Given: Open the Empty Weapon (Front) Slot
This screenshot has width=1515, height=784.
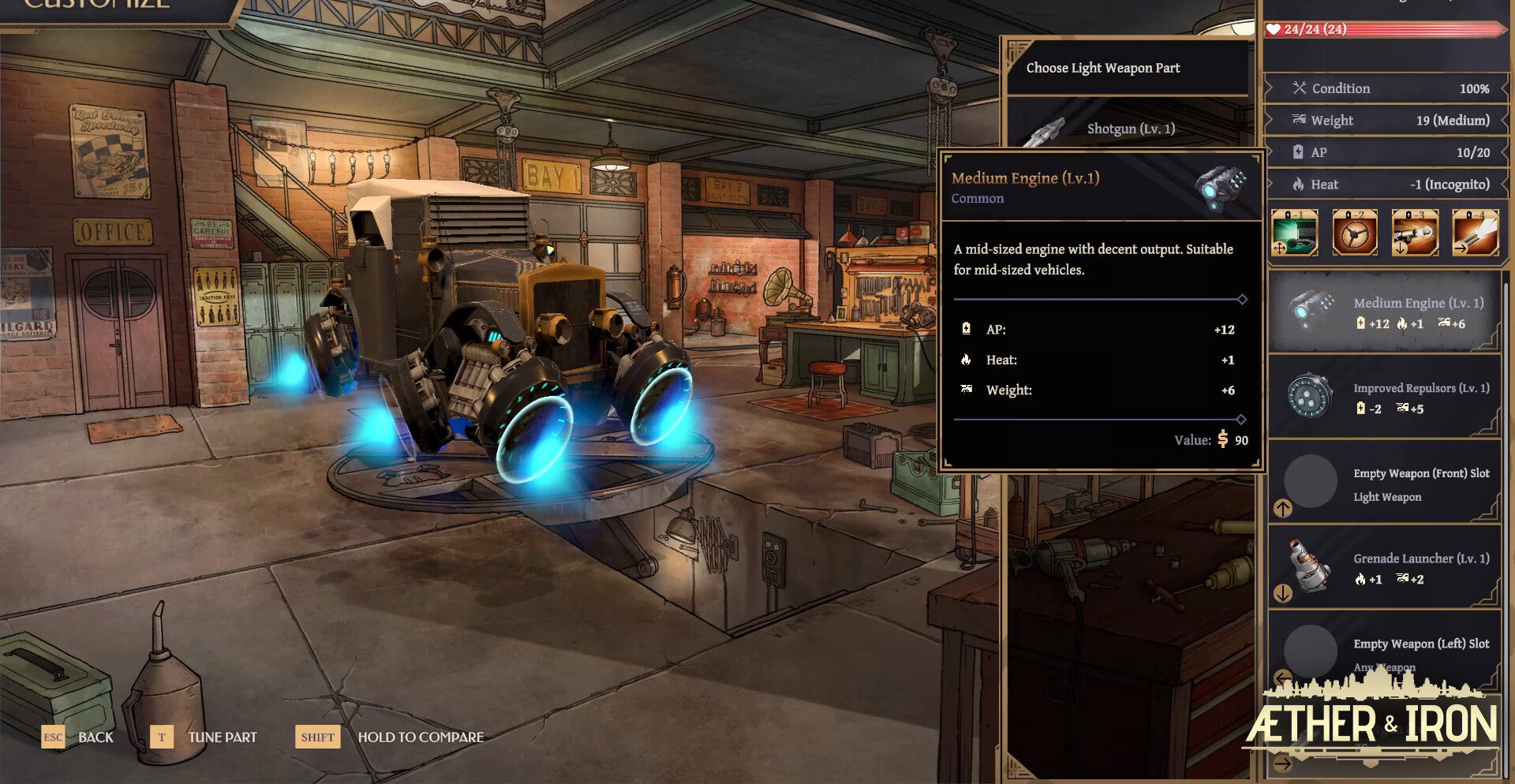Looking at the screenshot, I should [1383, 483].
